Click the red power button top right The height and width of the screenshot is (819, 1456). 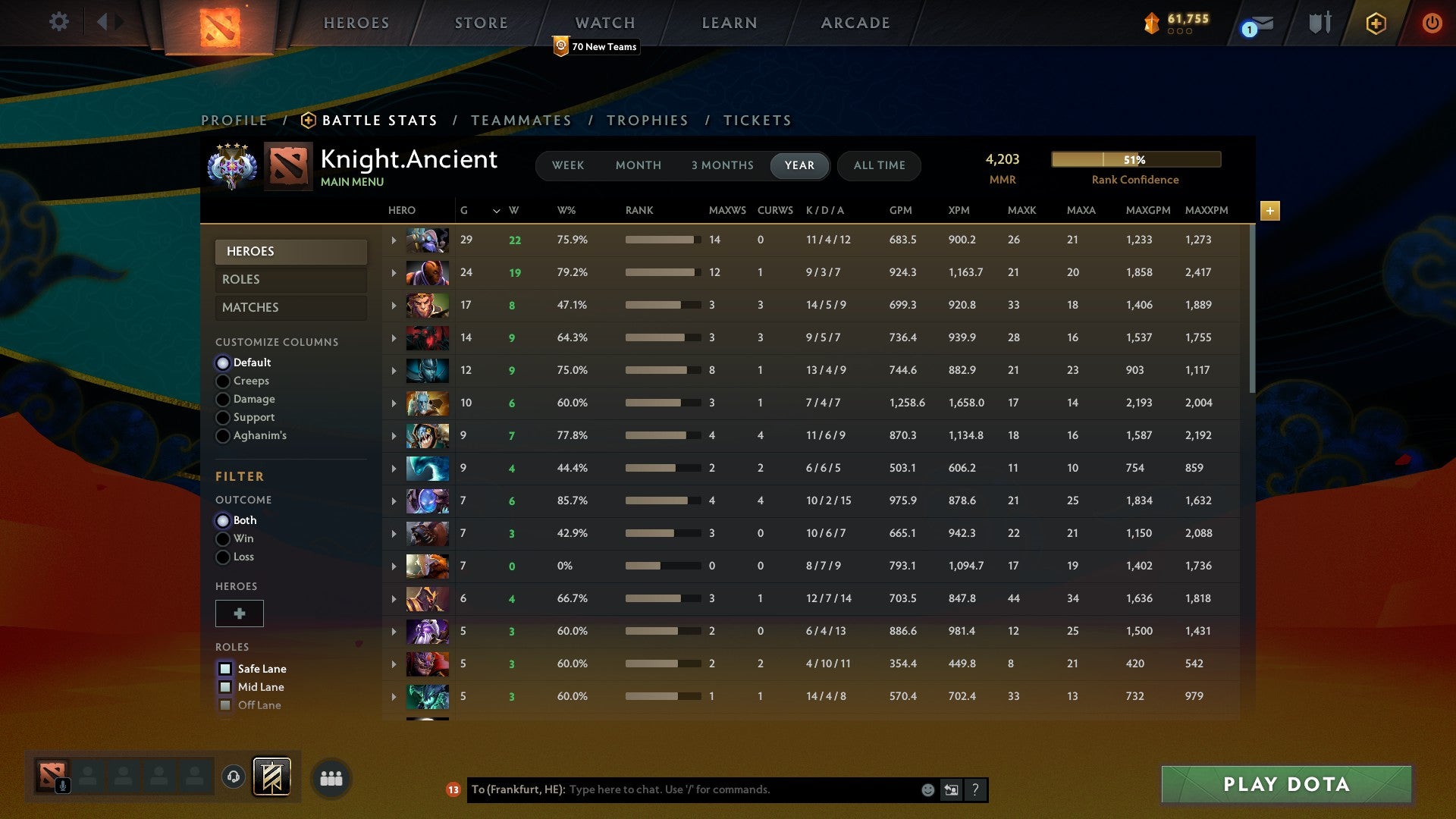1432,23
